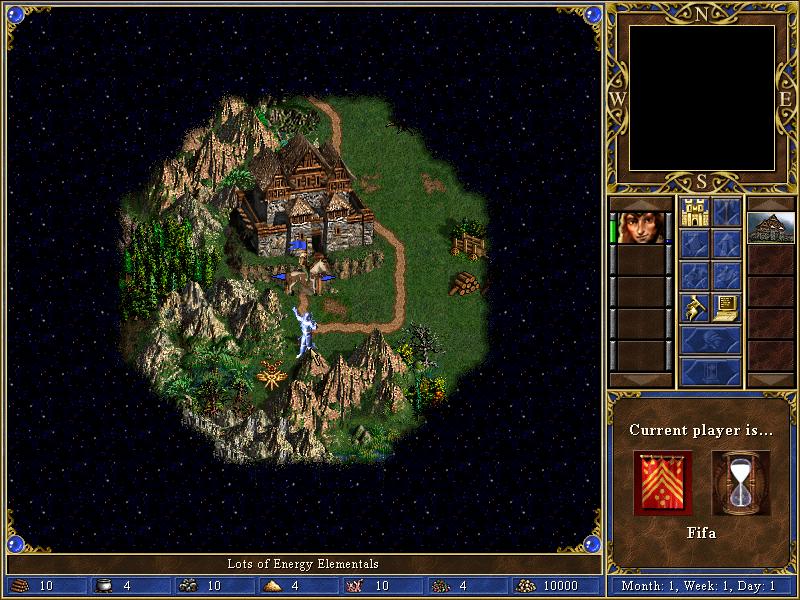
Task: Click the town list's up arrow
Action: 771,203
